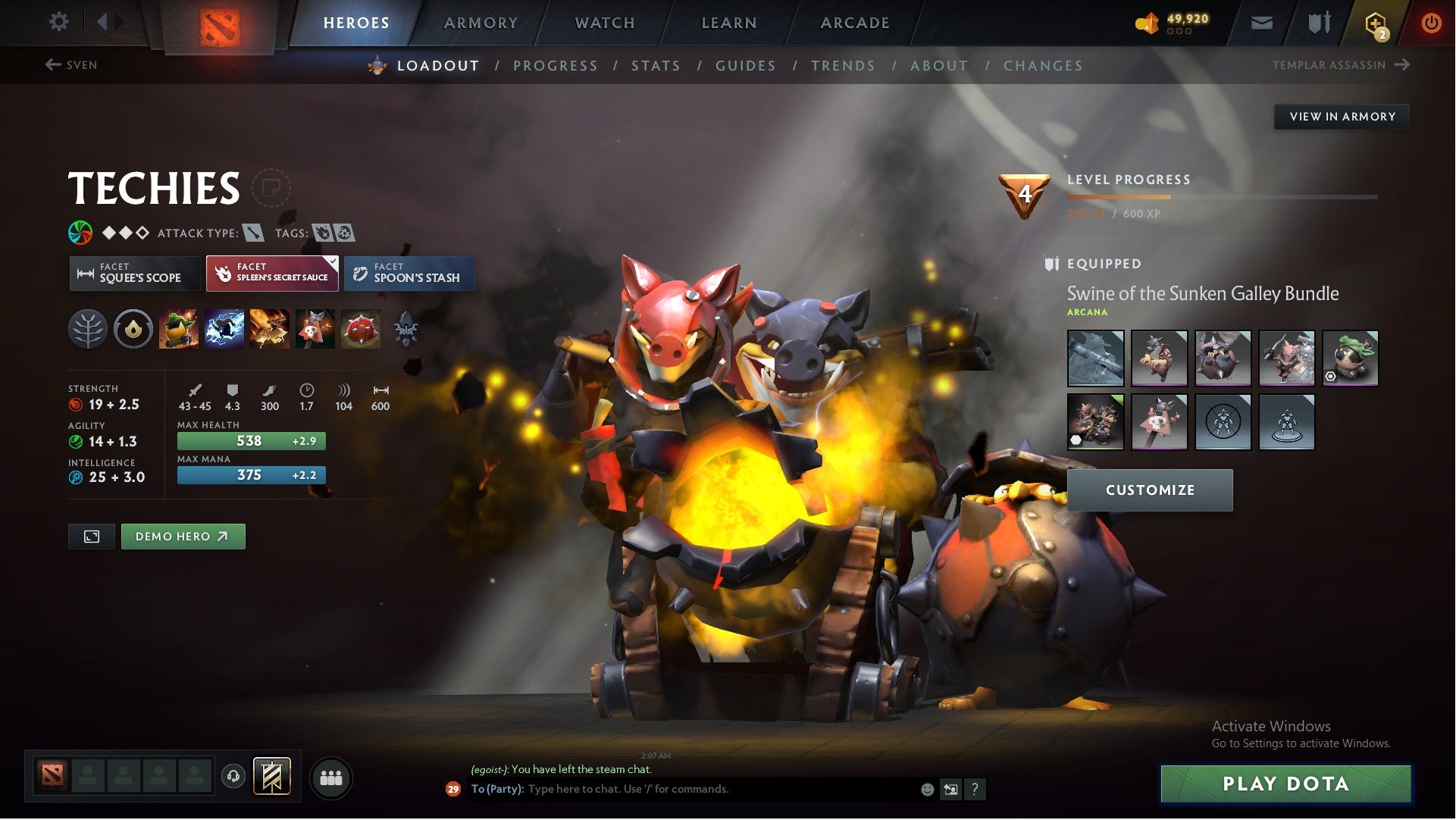
Task: Open the friends list via the people icon
Action: click(331, 777)
